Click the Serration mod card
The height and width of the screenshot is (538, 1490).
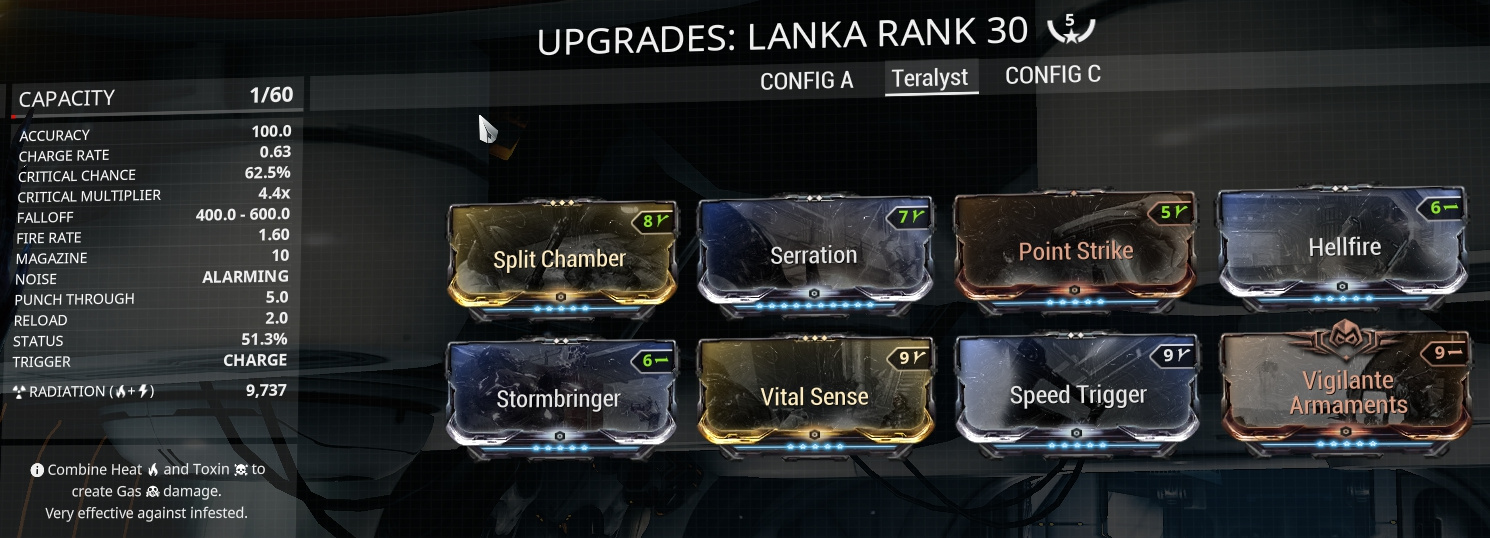pyautogui.click(x=814, y=256)
